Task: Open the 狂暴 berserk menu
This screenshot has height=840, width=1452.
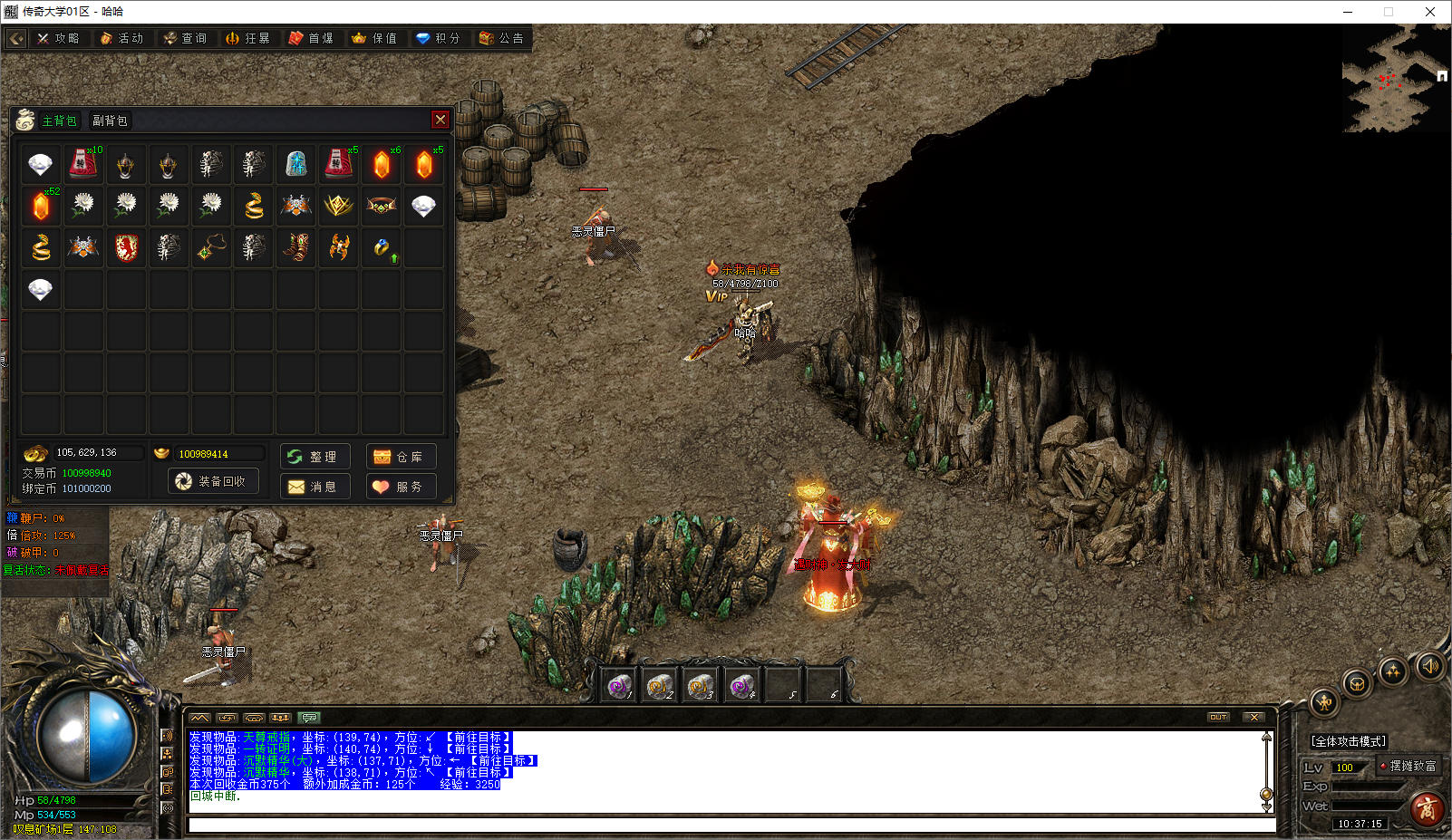Action: tap(249, 38)
